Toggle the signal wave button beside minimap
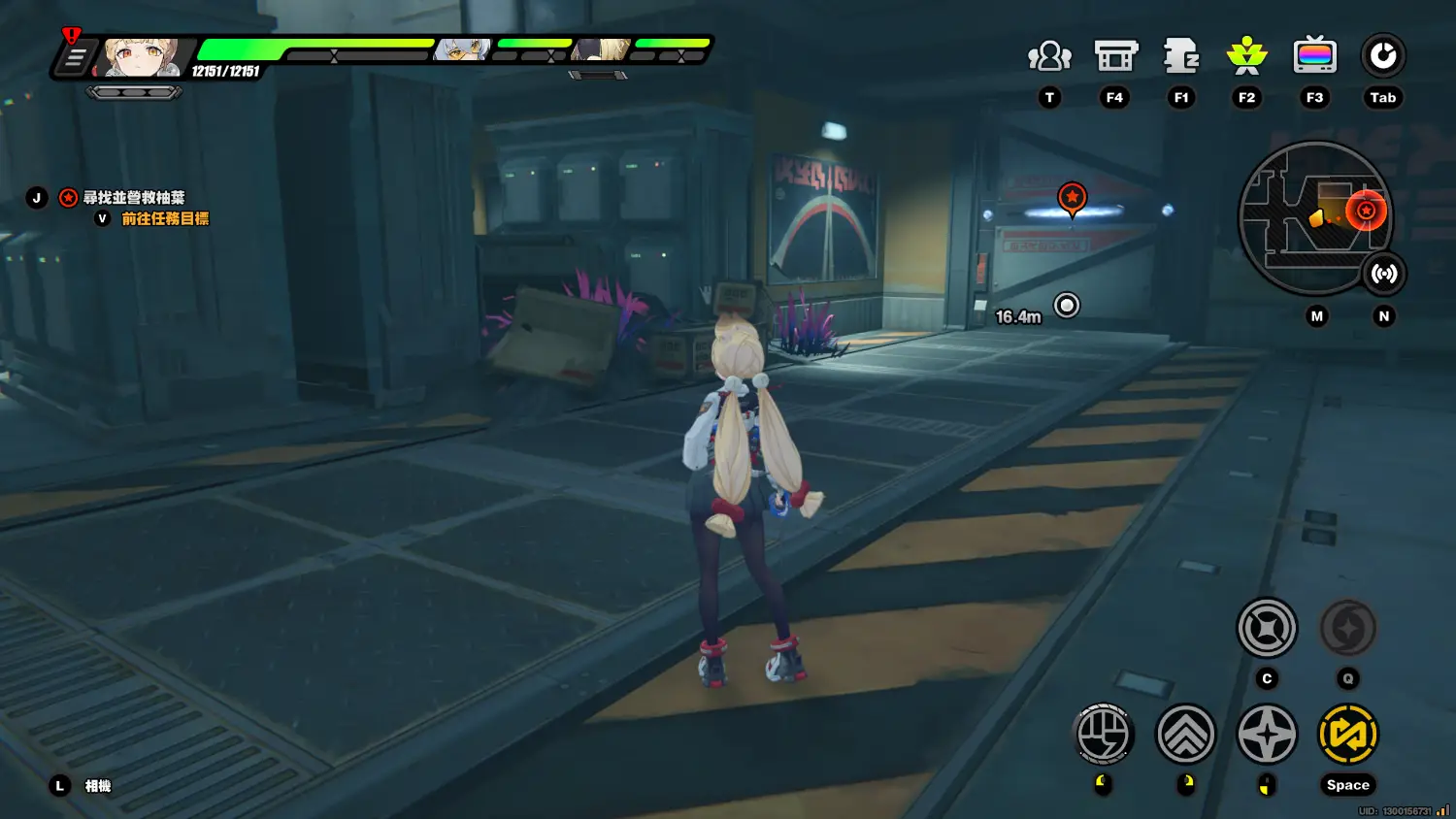The image size is (1456, 819). (1383, 274)
